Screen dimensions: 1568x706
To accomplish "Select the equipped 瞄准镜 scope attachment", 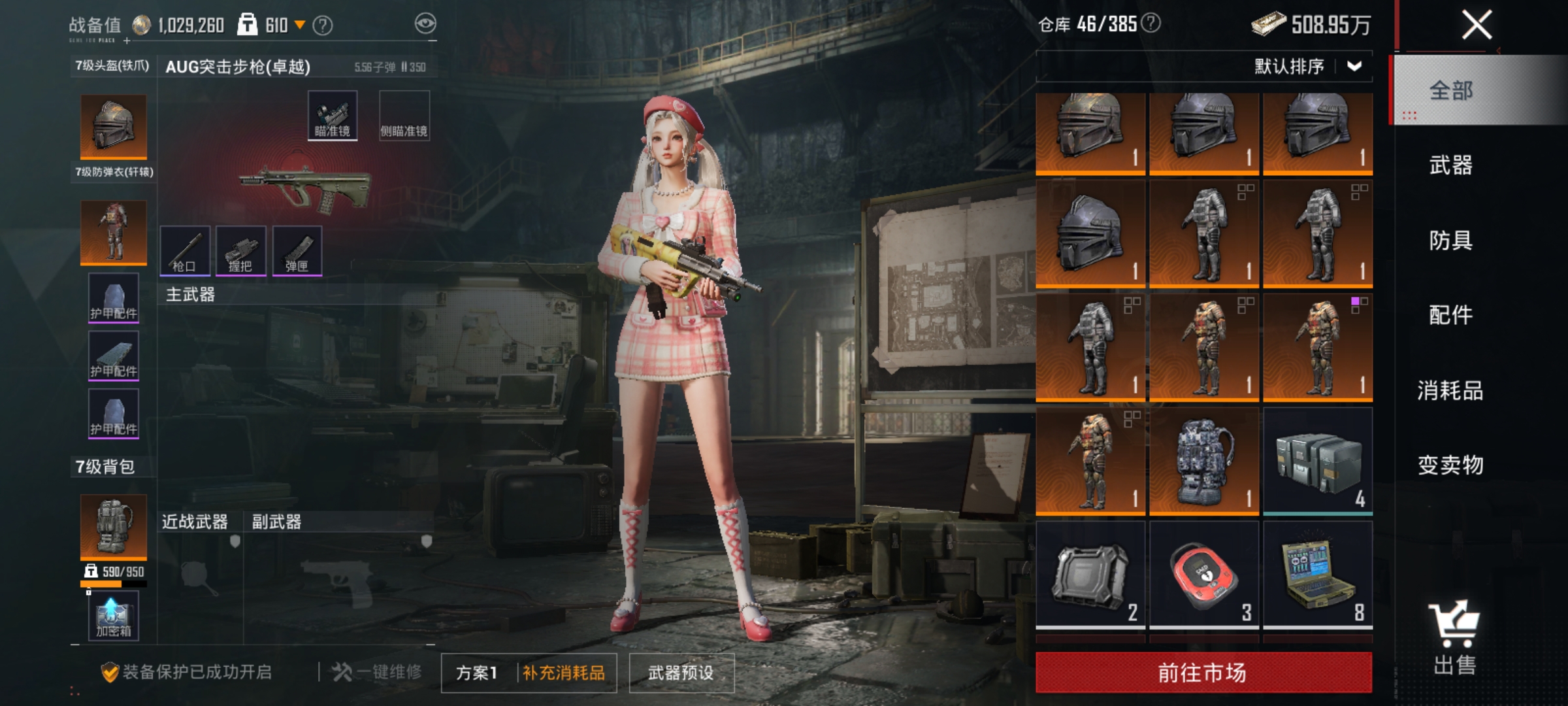I will point(331,115).
